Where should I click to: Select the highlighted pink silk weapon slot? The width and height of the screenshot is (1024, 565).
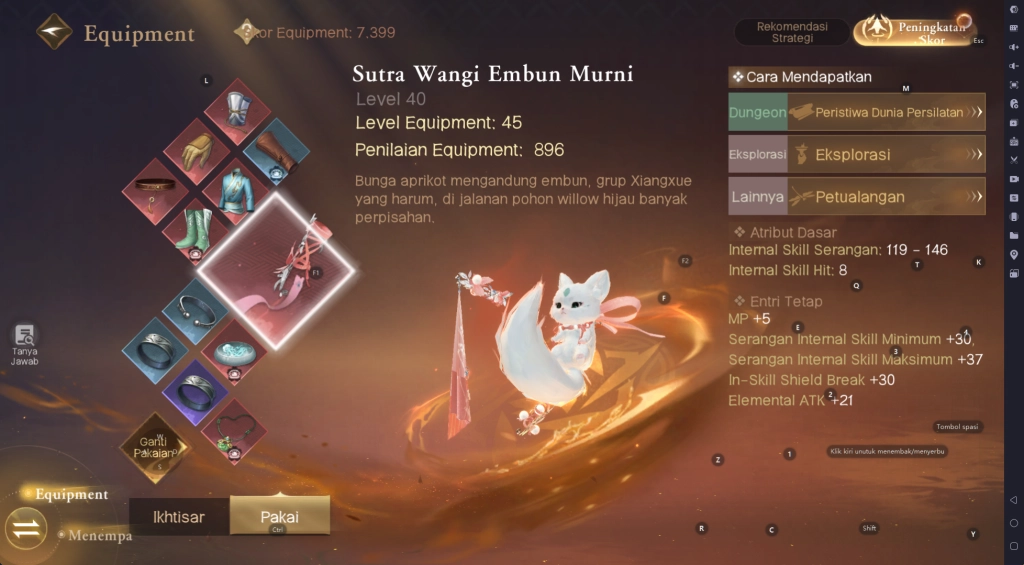[277, 270]
